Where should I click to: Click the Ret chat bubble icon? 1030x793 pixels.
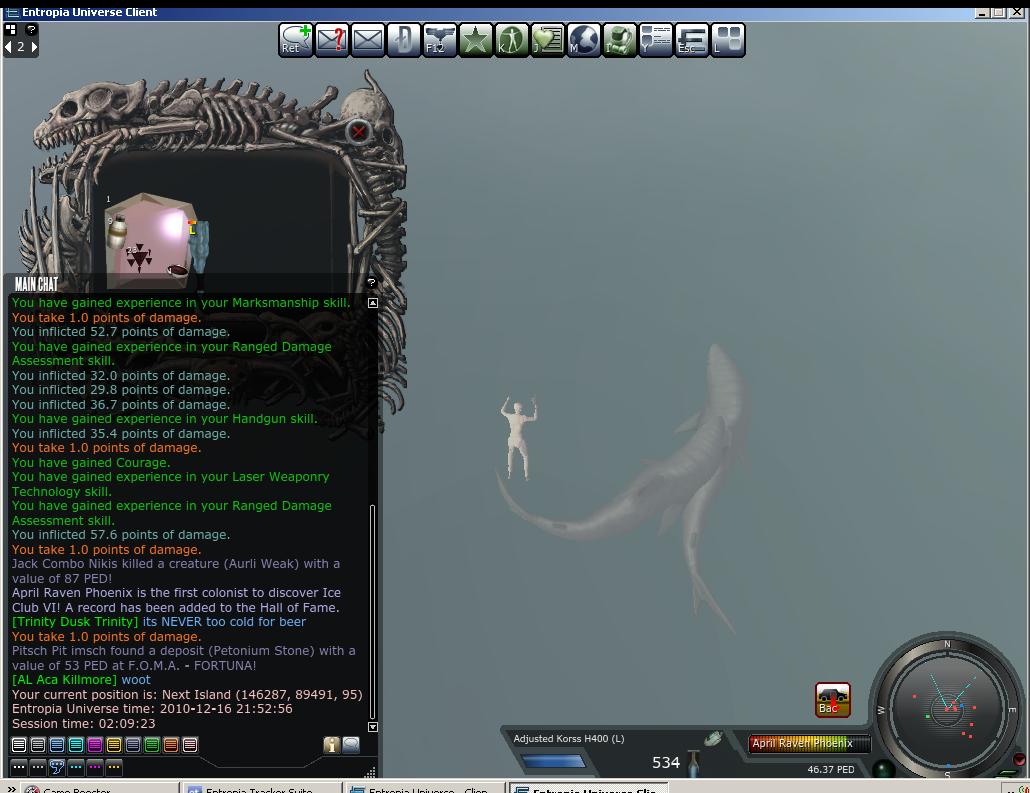pyautogui.click(x=295, y=40)
